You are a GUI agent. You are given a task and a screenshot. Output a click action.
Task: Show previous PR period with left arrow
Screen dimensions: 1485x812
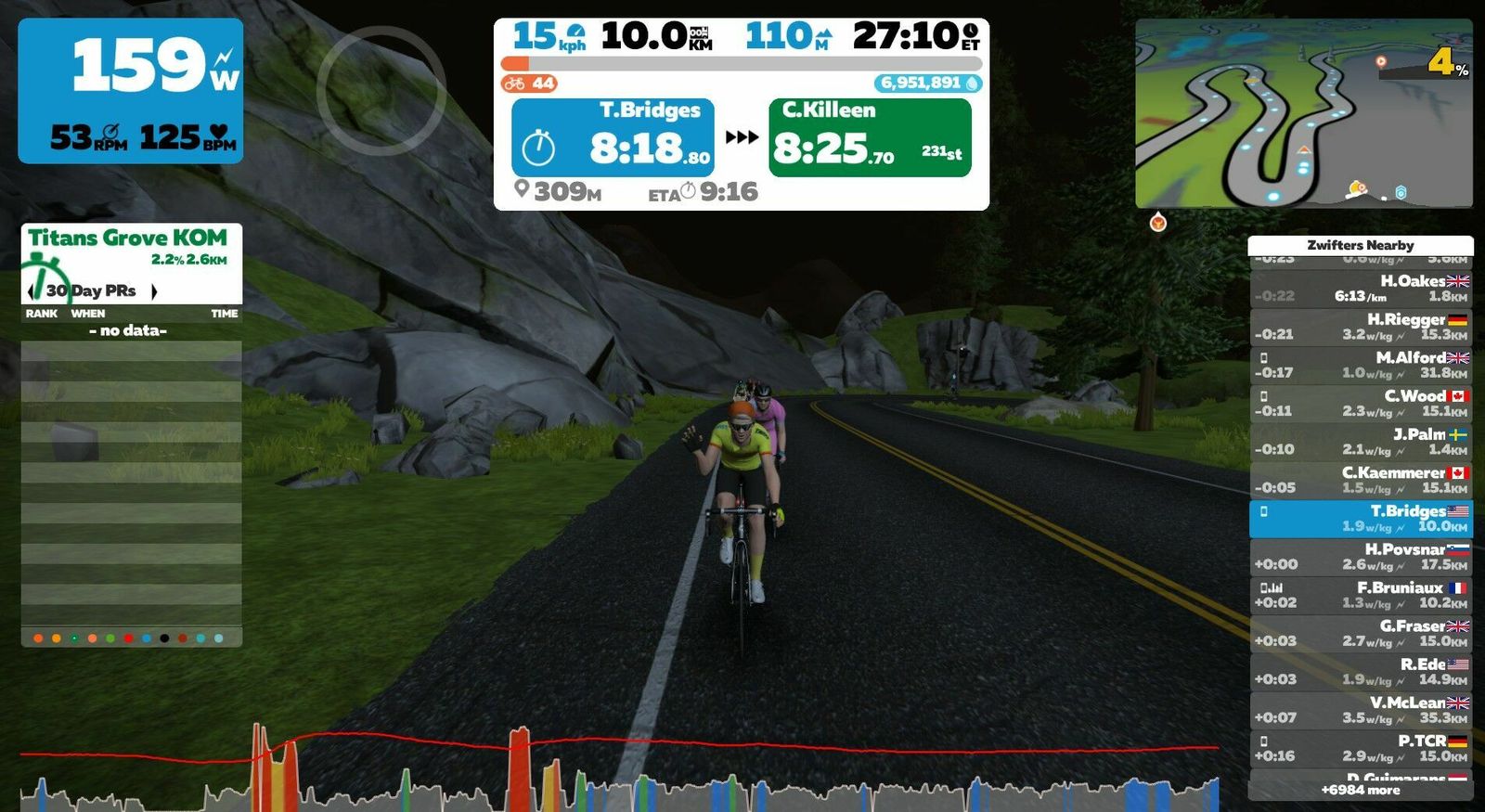point(31,291)
